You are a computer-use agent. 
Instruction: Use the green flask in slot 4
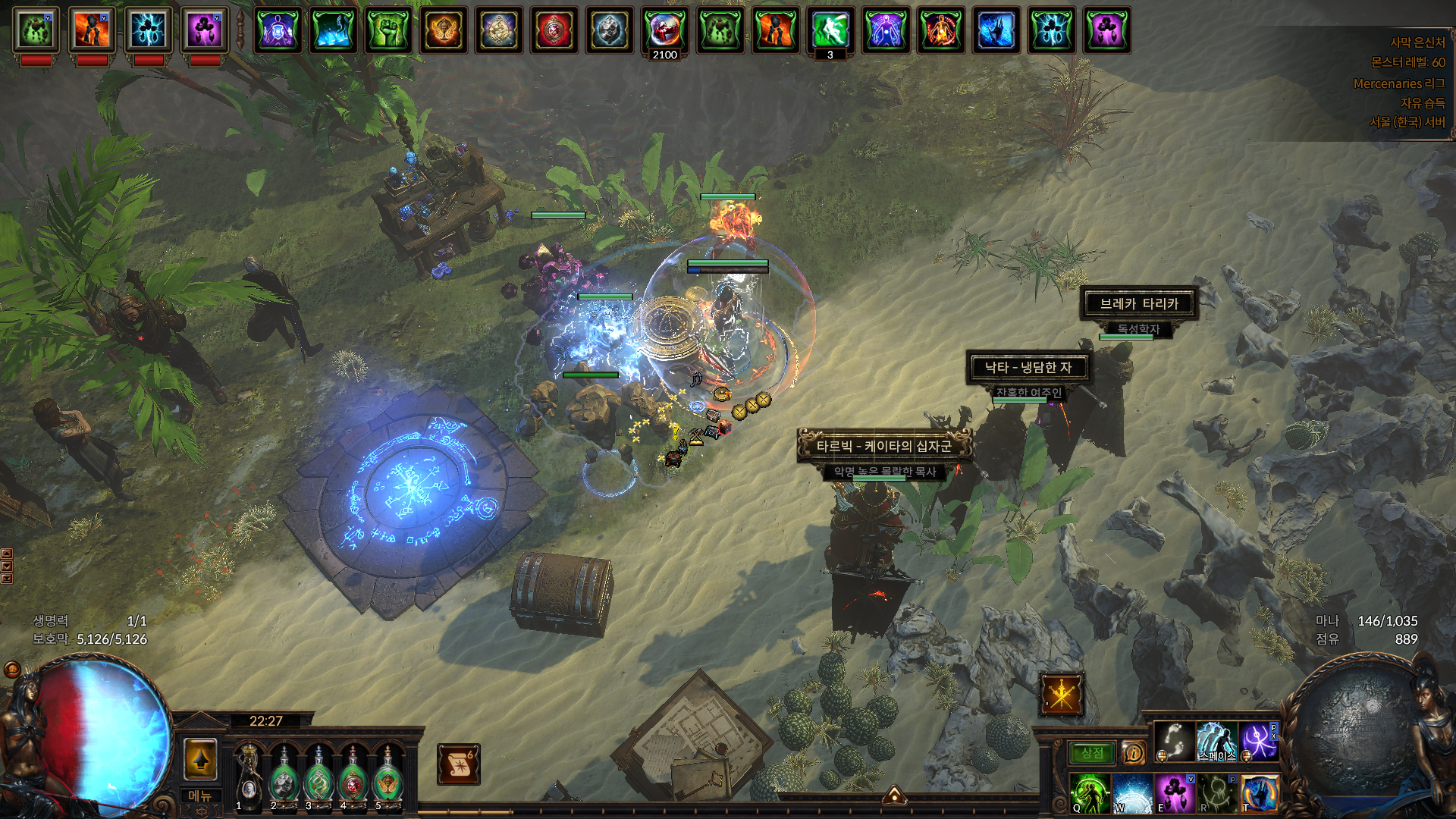[353, 775]
